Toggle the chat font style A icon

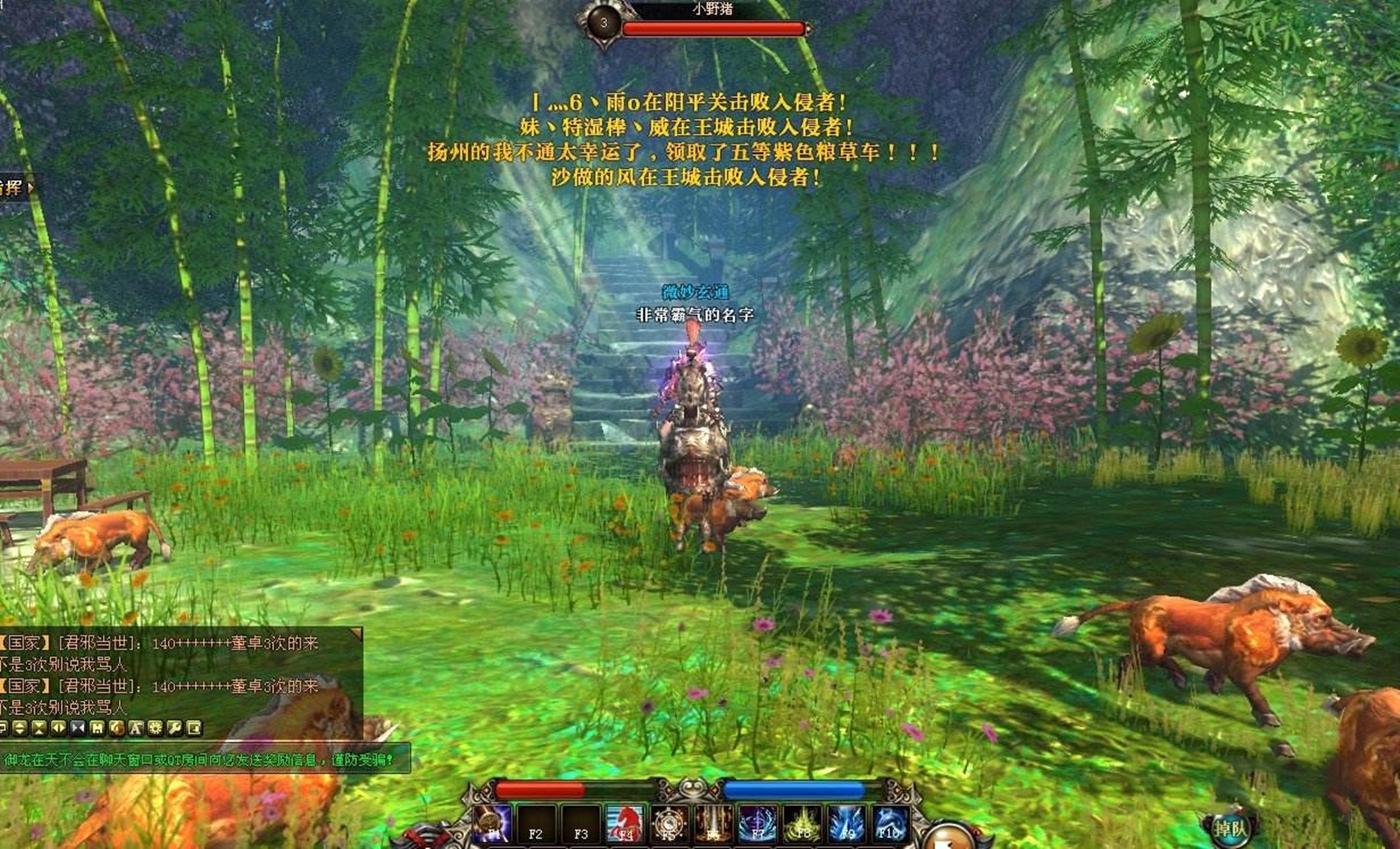tap(136, 727)
